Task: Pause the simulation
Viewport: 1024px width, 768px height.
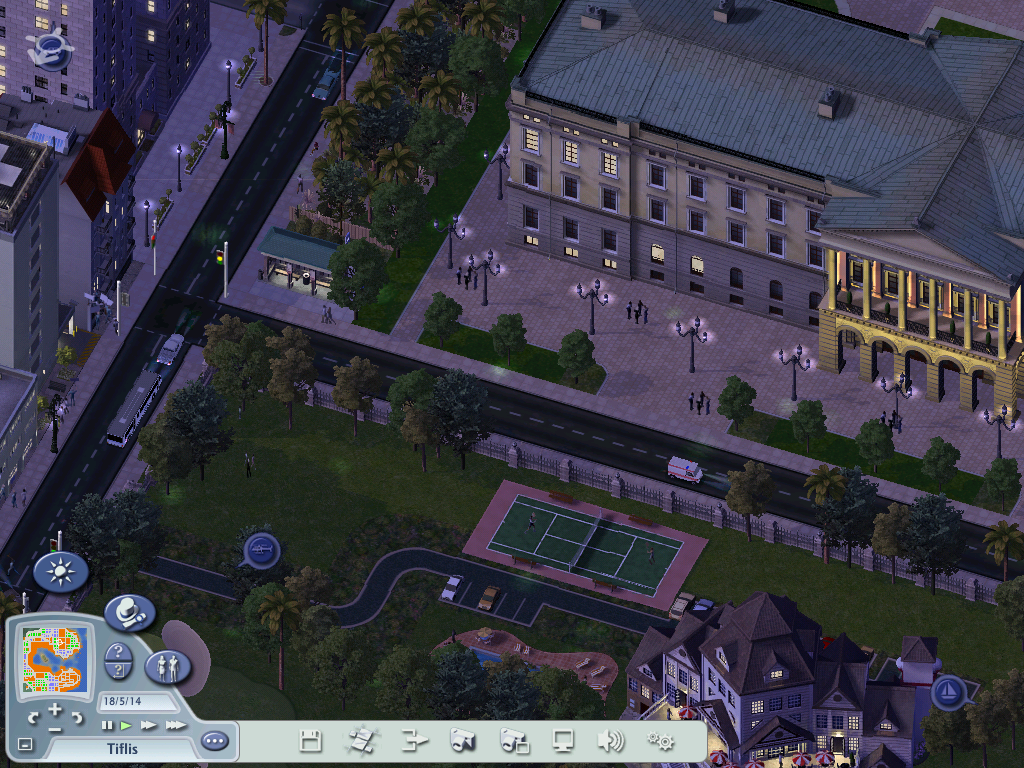Action: [x=107, y=725]
